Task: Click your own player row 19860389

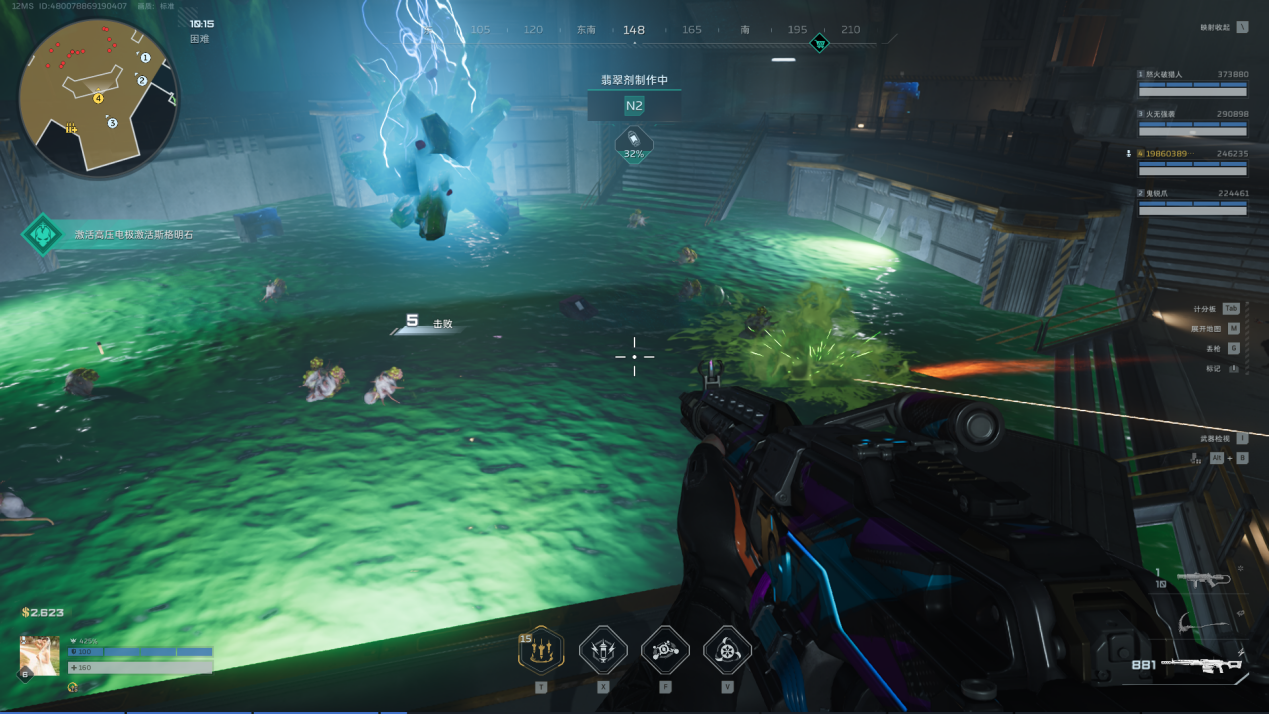Action: pyautogui.click(x=1192, y=161)
